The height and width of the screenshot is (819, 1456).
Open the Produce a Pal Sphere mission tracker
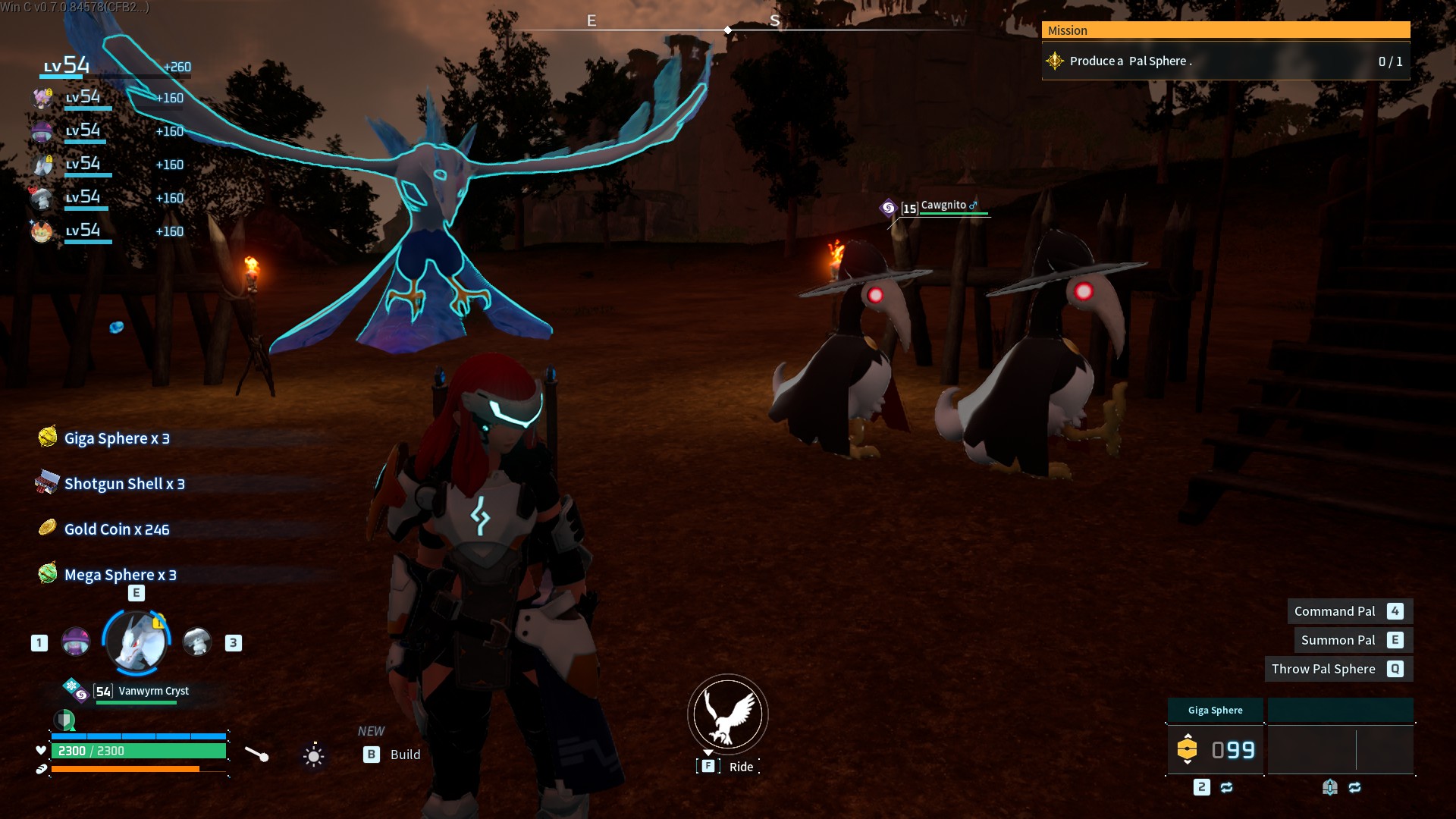pyautogui.click(x=1225, y=61)
